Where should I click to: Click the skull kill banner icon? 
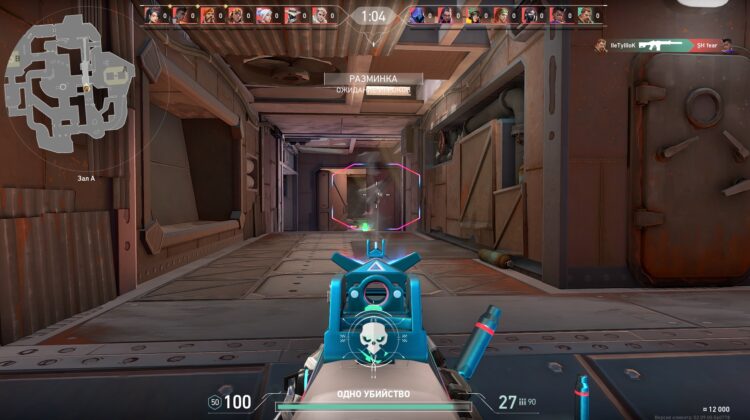coord(372,341)
